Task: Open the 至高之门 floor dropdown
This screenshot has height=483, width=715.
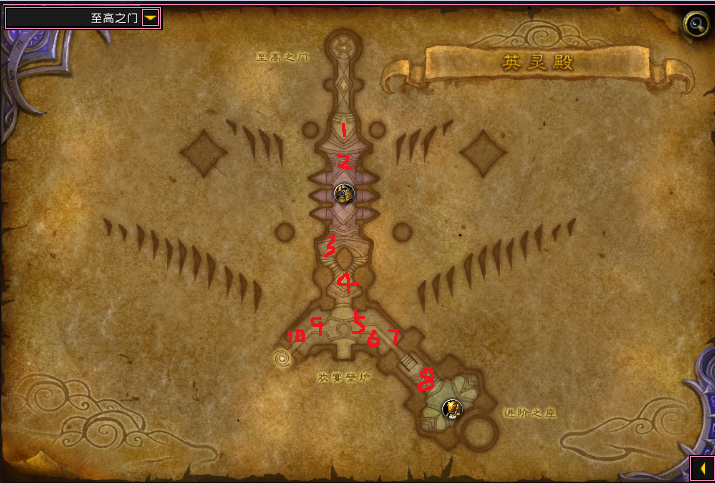Action: pos(150,17)
